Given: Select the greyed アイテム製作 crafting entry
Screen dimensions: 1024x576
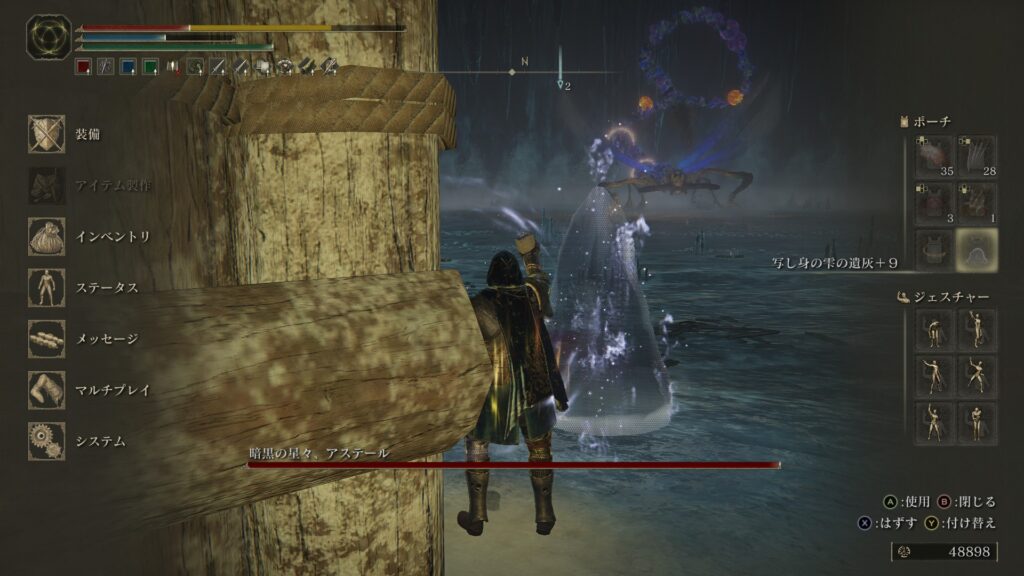Looking at the screenshot, I should click(47, 185).
